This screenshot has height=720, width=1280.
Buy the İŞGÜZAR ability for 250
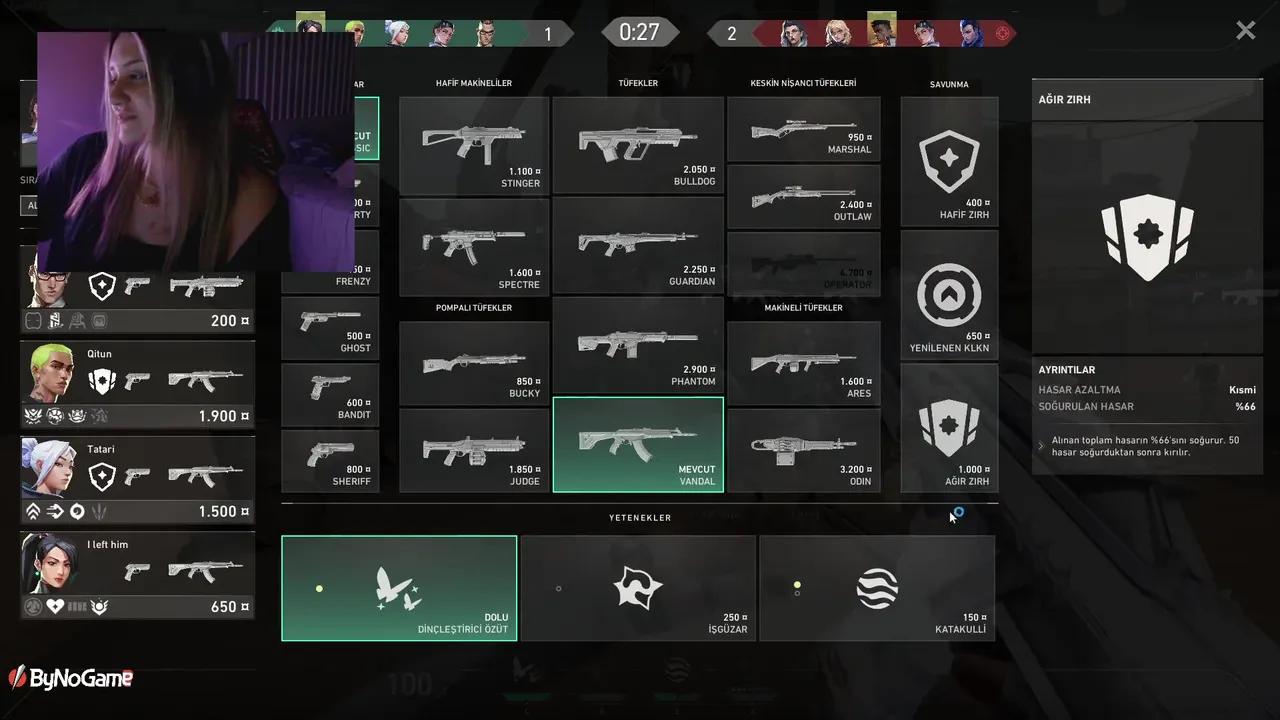(x=638, y=588)
